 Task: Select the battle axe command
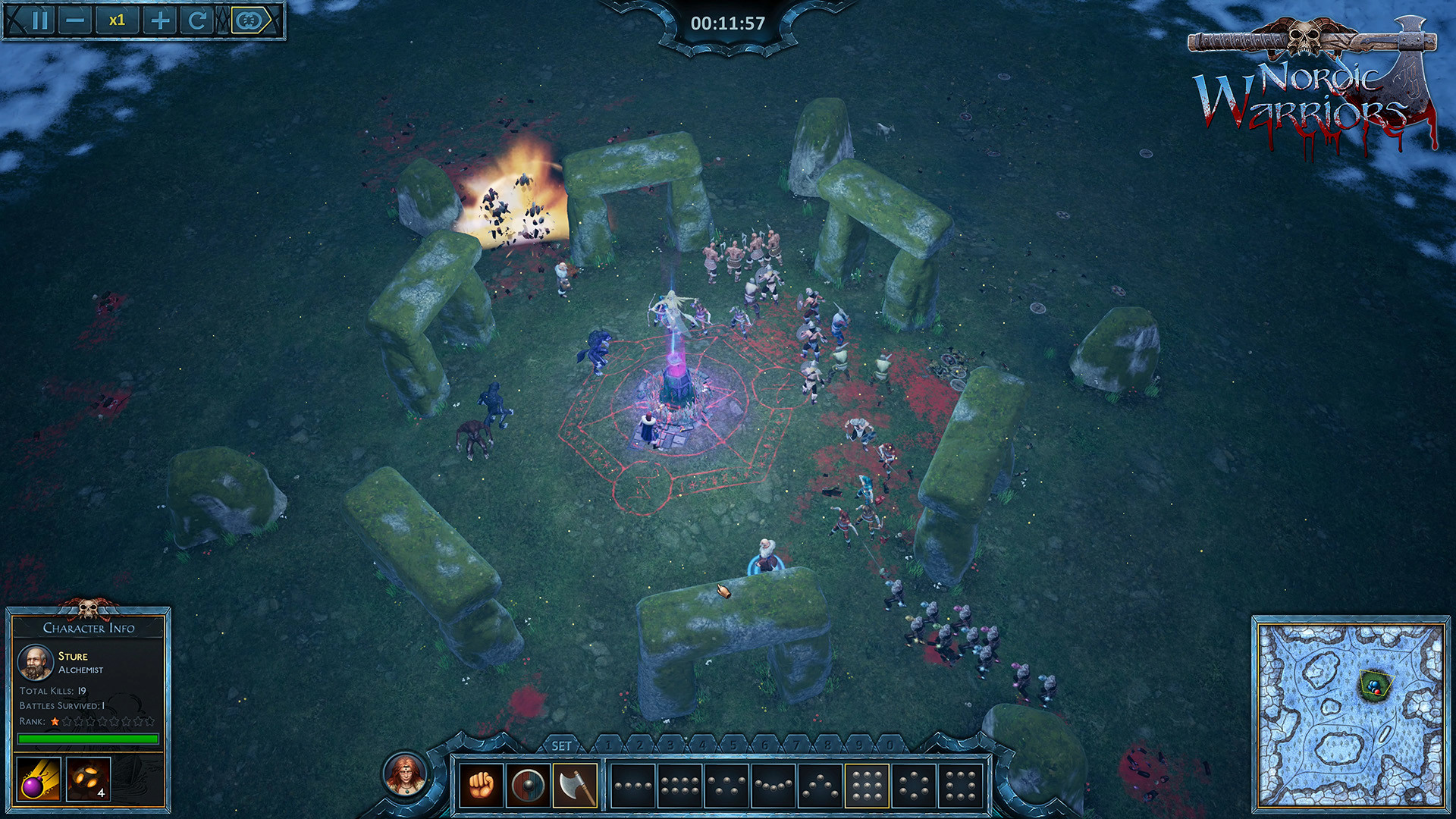pyautogui.click(x=575, y=786)
